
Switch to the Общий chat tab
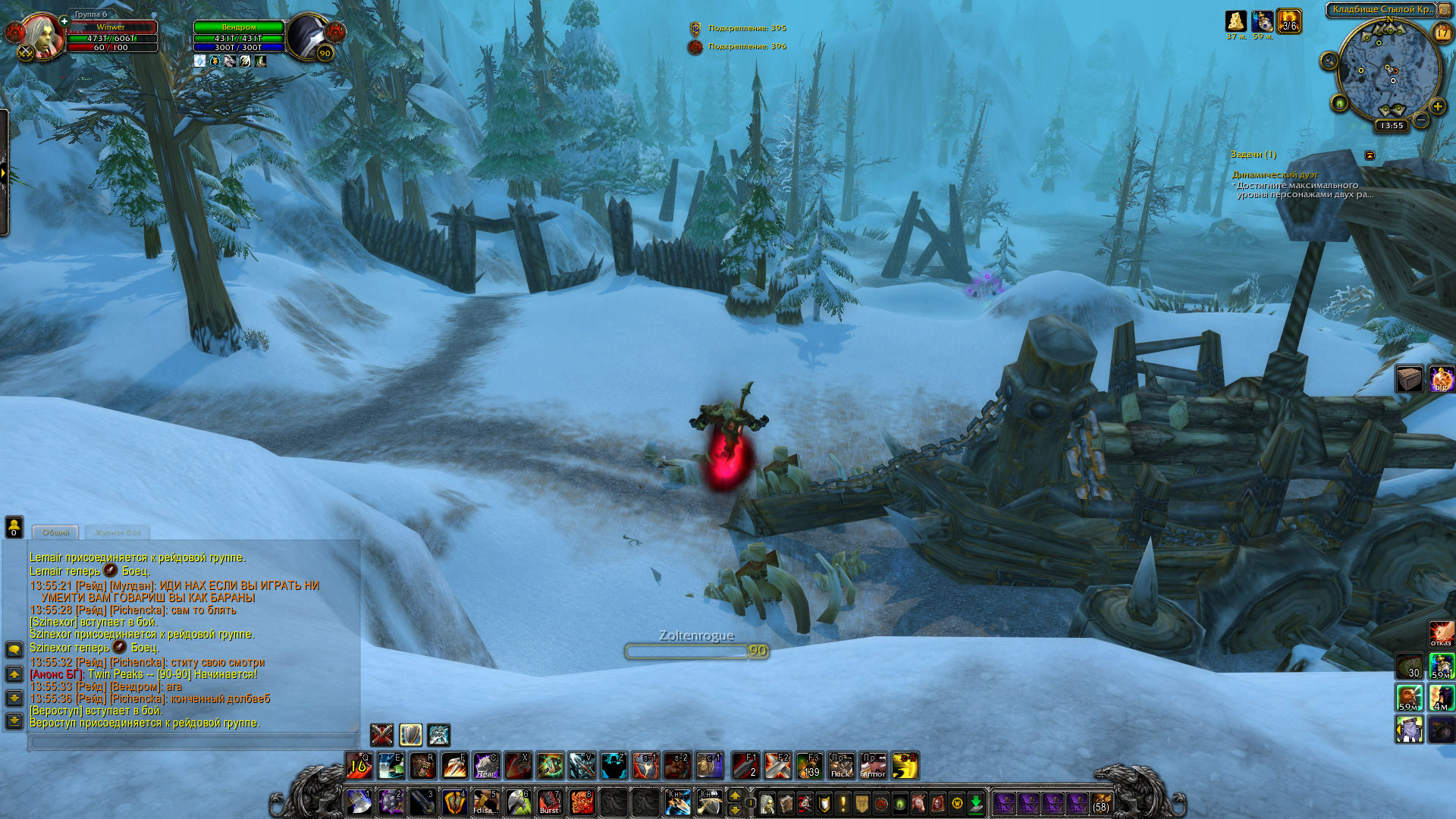pos(55,532)
